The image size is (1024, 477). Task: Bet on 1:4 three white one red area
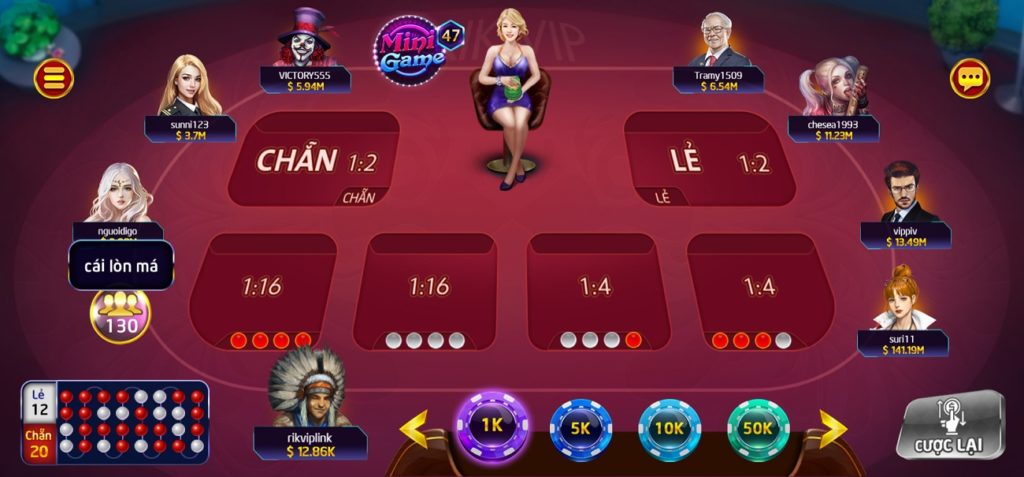pyautogui.click(x=596, y=290)
